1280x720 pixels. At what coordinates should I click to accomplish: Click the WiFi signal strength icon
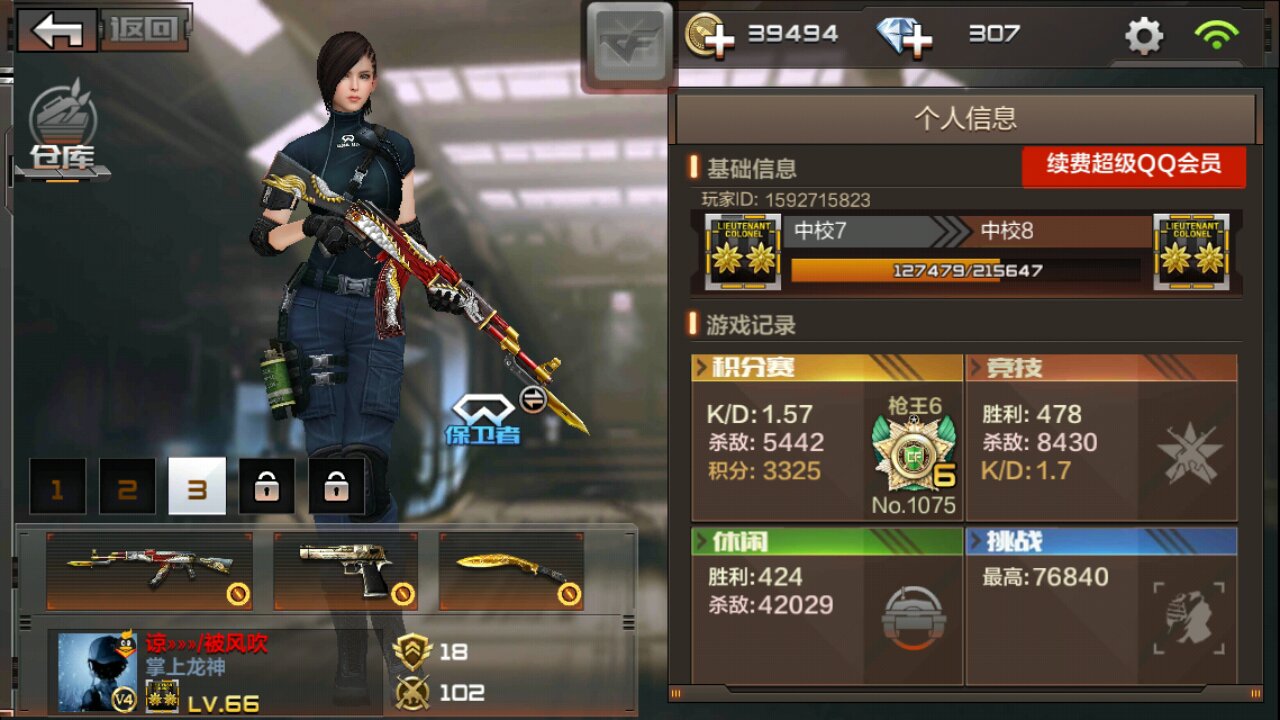pos(1215,33)
